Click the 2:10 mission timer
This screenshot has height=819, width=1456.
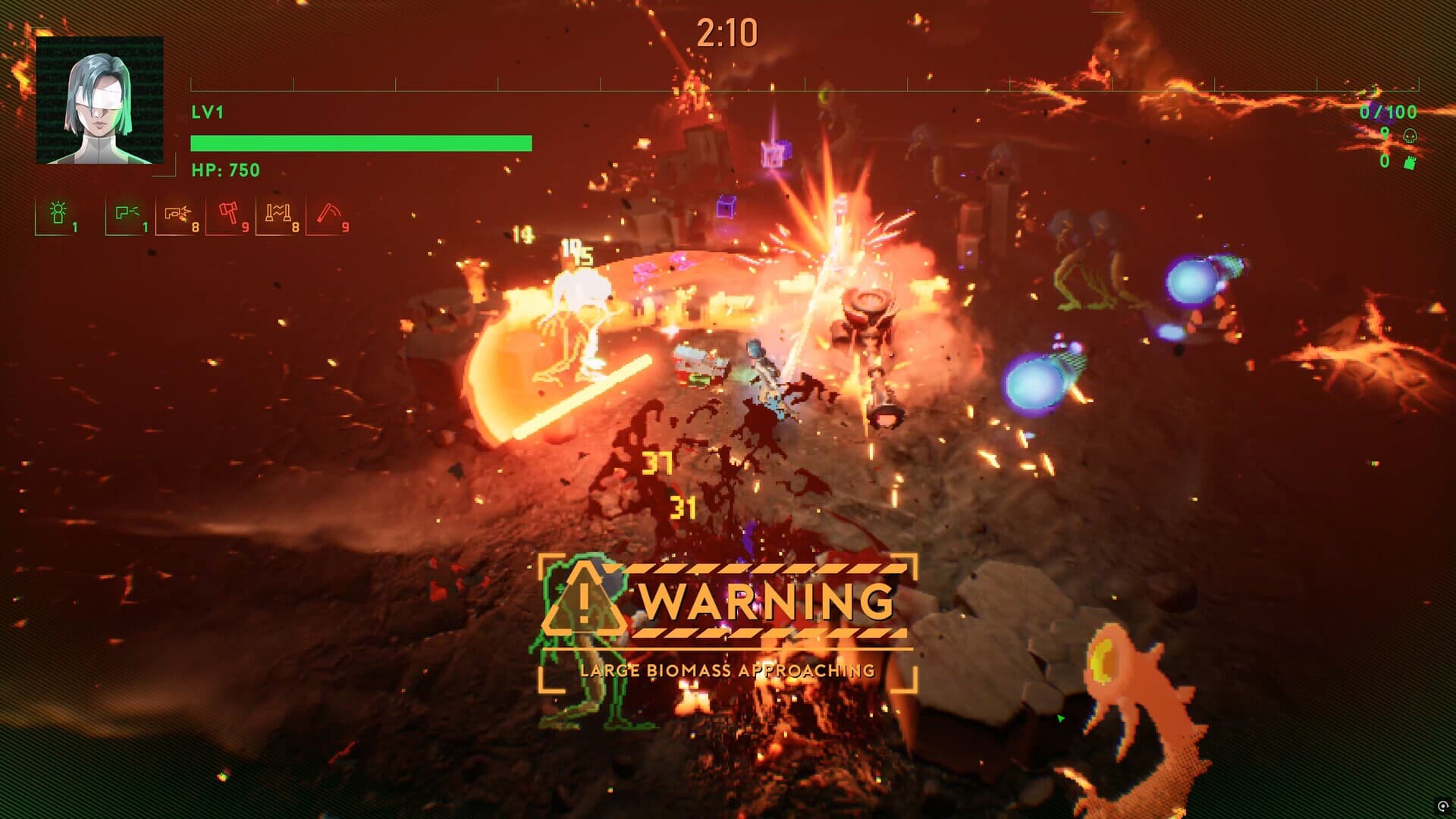coord(726,32)
